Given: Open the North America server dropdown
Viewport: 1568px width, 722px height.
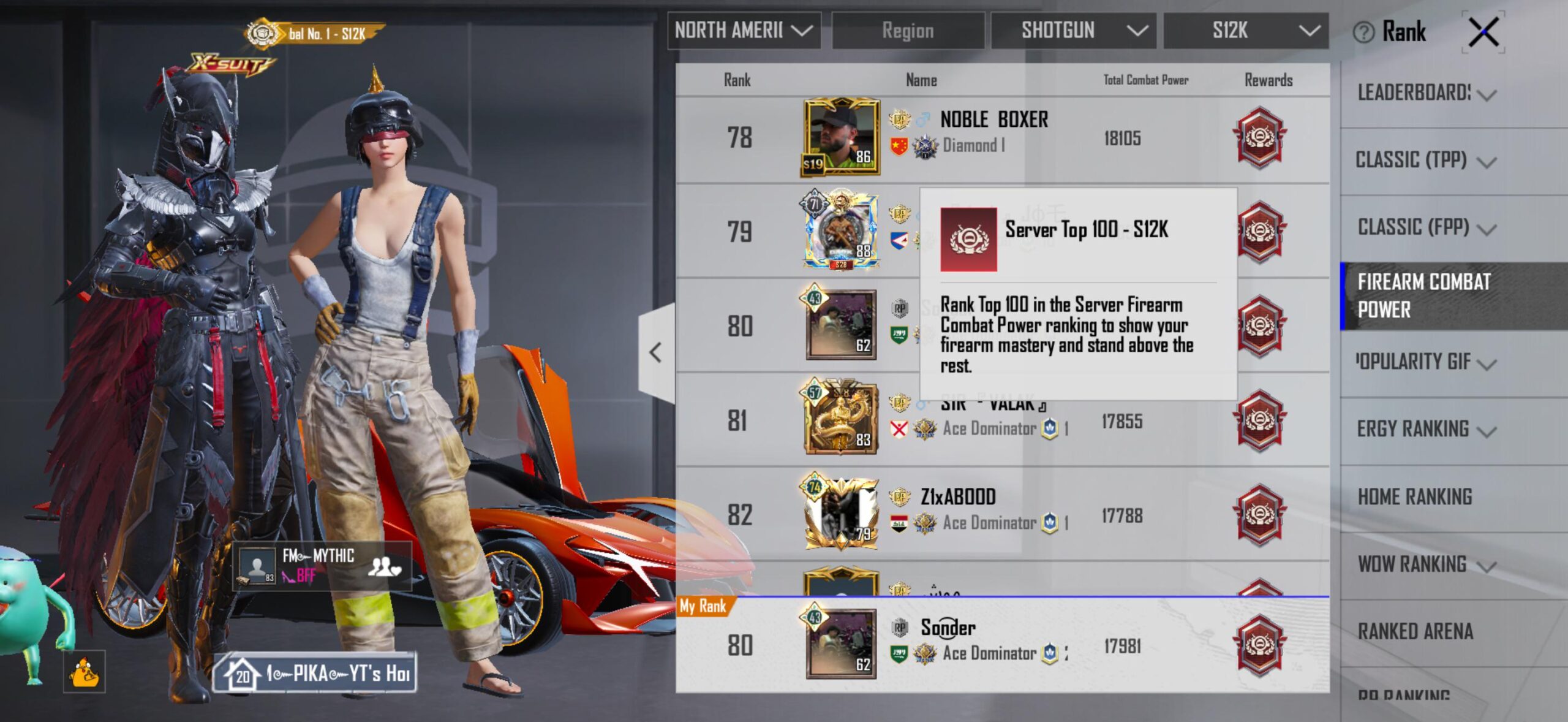Looking at the screenshot, I should [x=744, y=30].
